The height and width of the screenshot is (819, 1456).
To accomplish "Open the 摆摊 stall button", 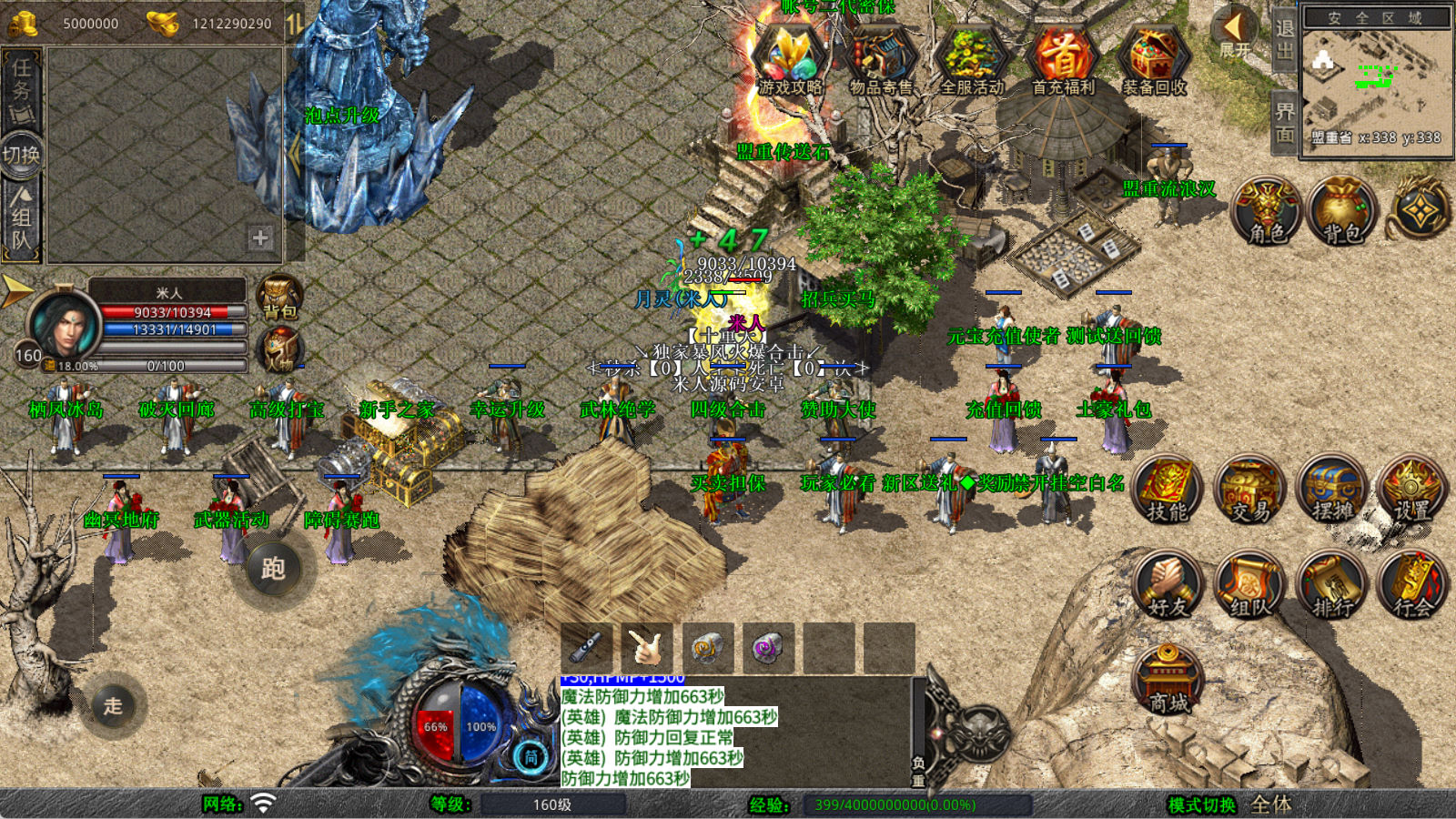I will click(x=1332, y=490).
